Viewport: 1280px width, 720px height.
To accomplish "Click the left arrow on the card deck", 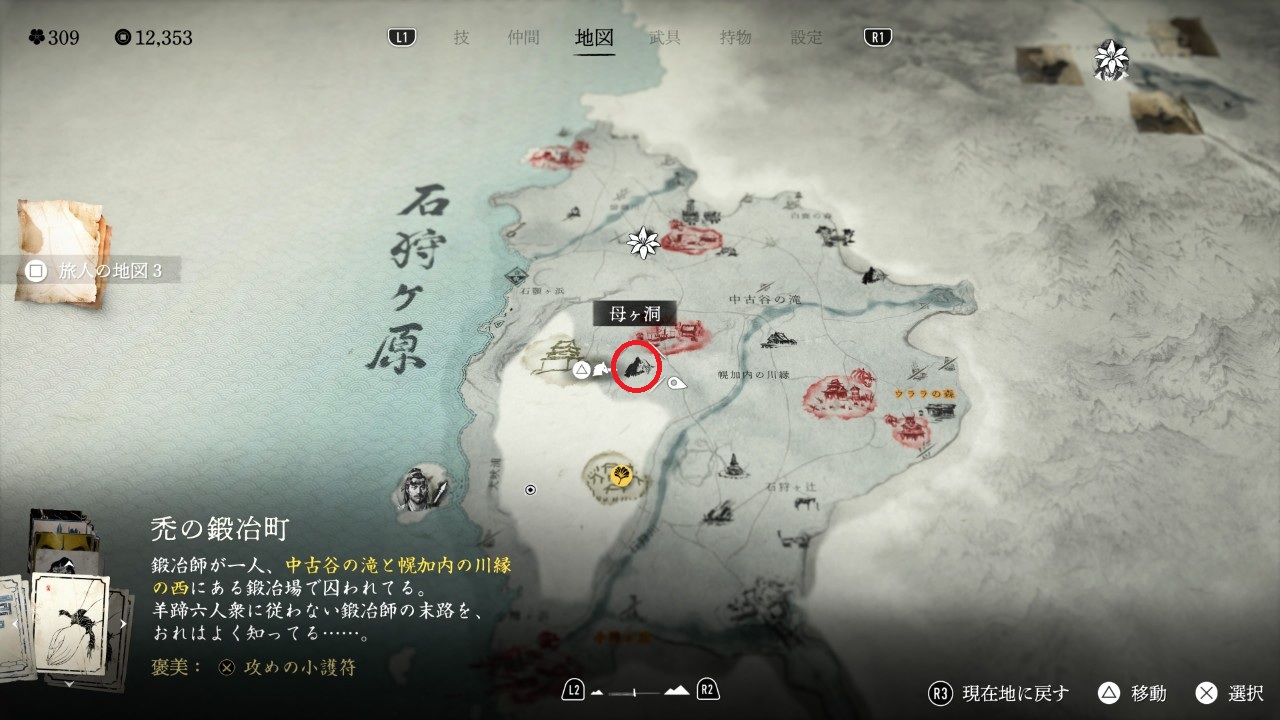I will point(14,625).
